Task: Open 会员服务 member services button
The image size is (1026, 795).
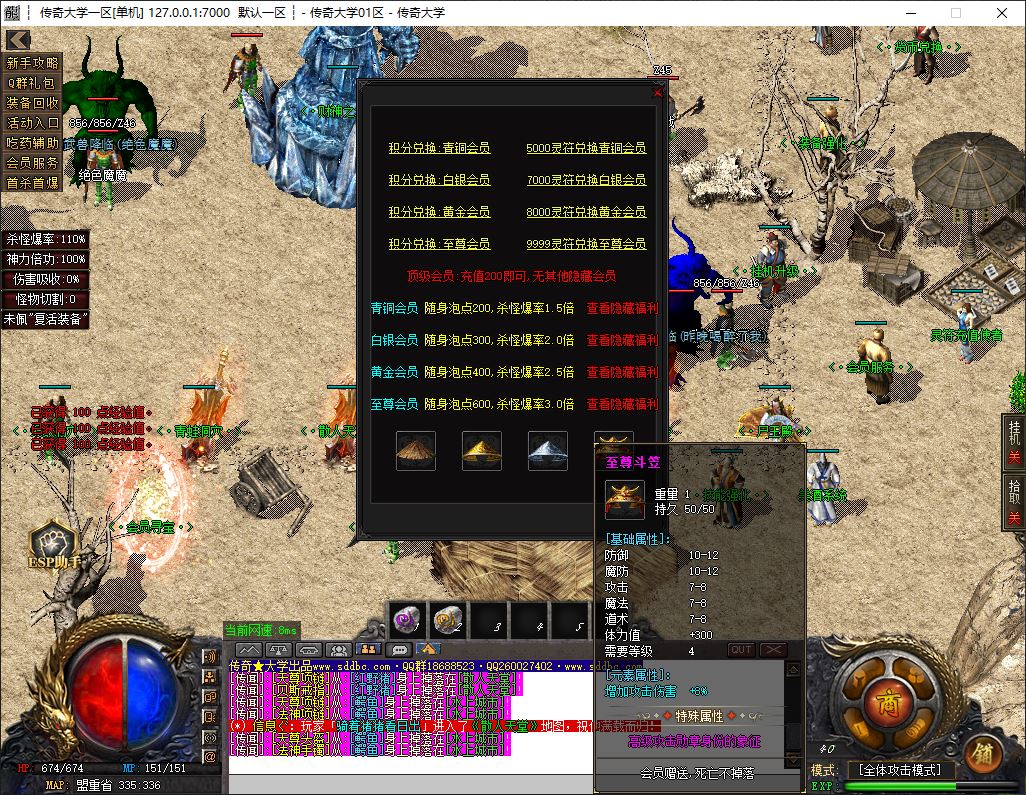Action: [x=33, y=163]
